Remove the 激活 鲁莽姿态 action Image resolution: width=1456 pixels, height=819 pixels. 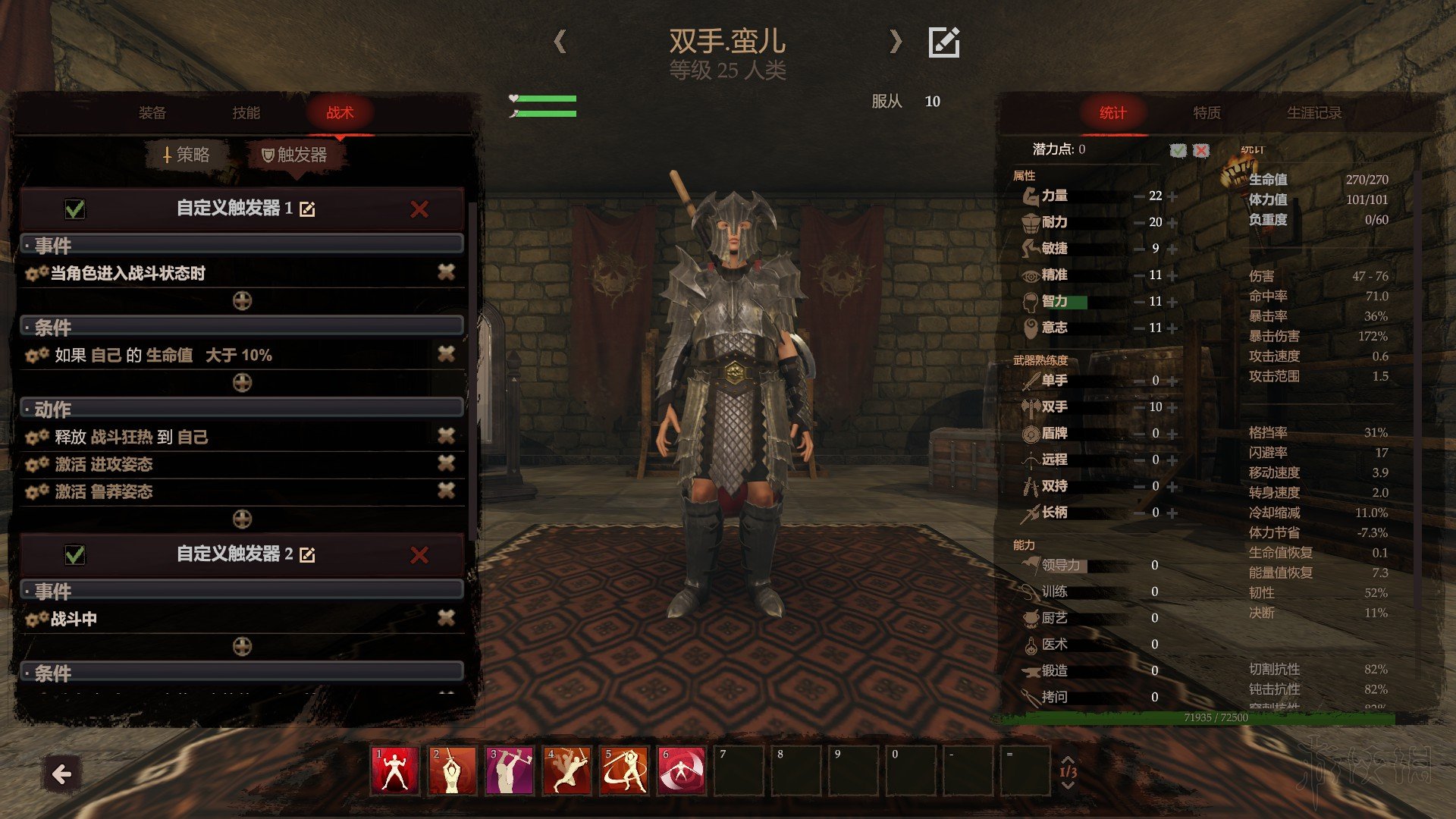pos(446,491)
